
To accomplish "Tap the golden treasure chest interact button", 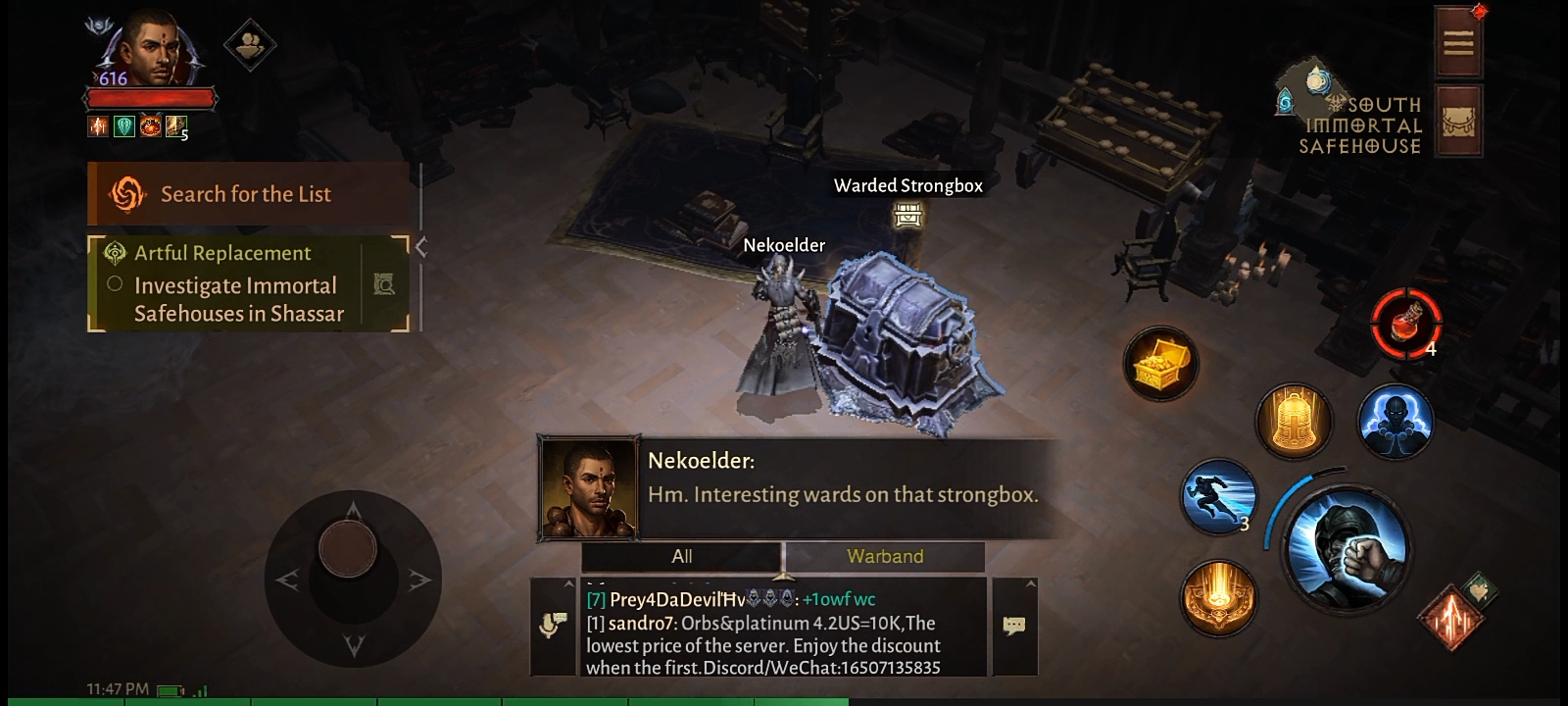I will (1161, 365).
